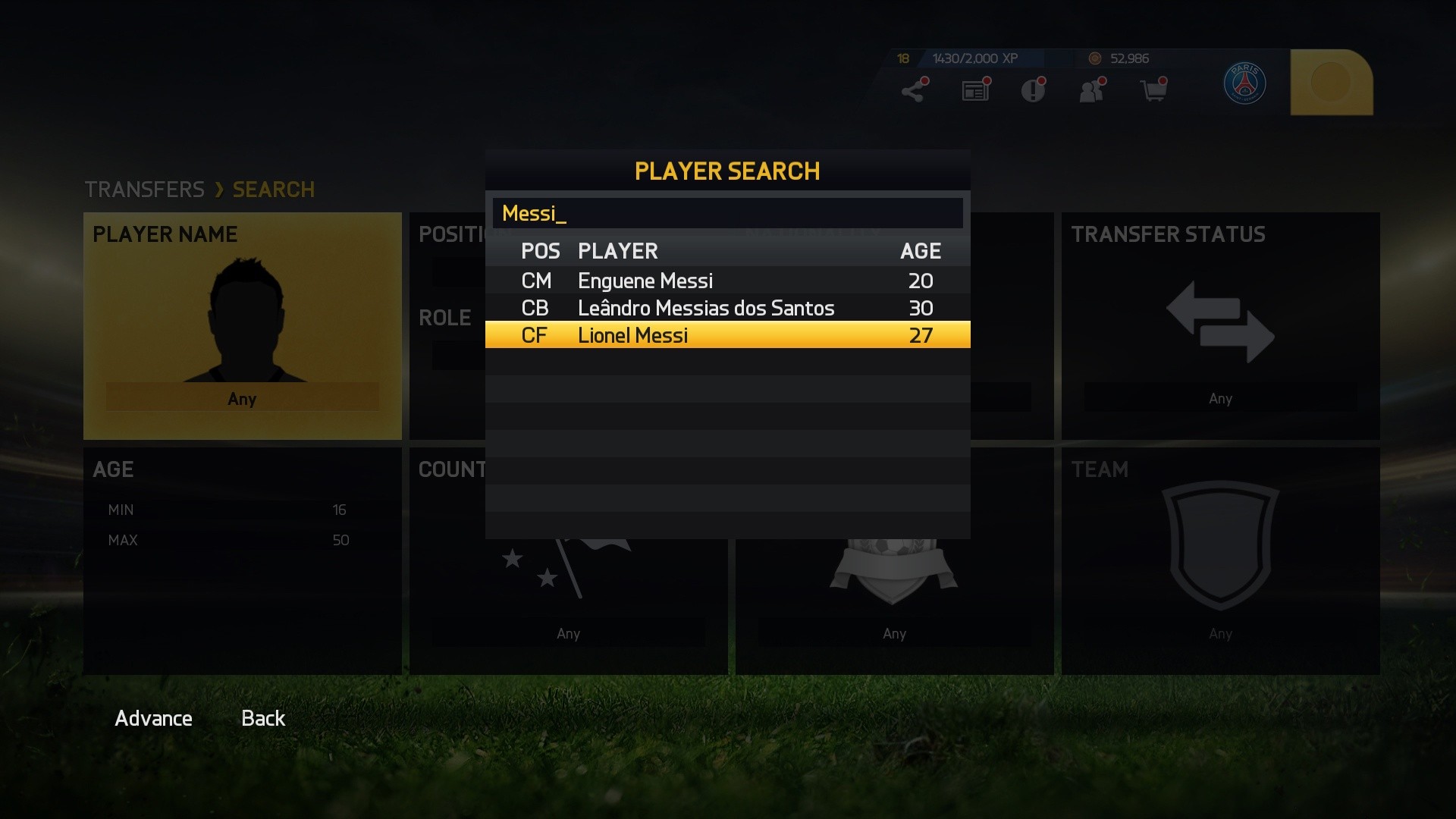
Task: Open the store shopping cart icon
Action: (x=1153, y=89)
